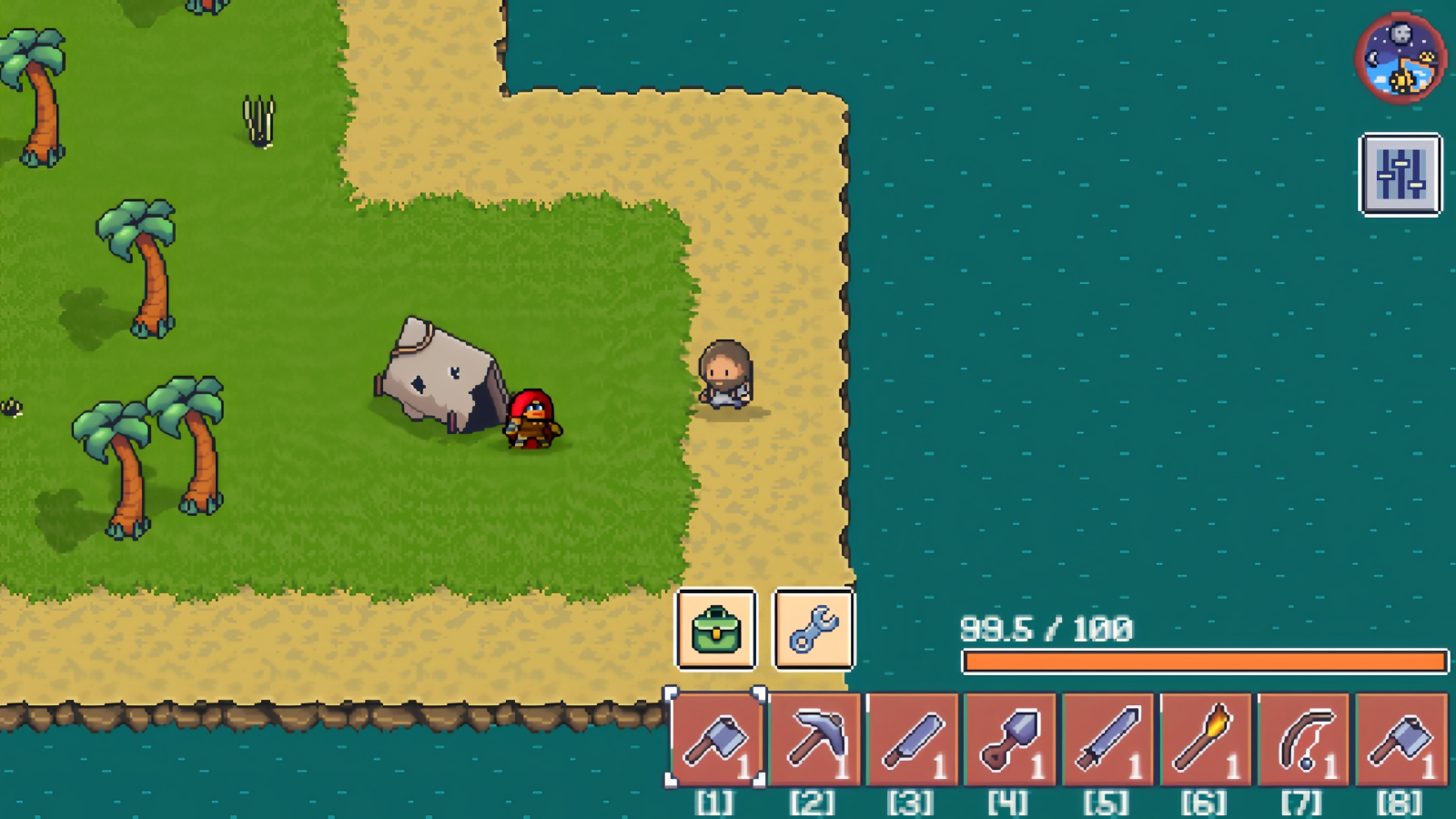Click the 99.5 / 100 health text
Viewport: 1456px width, 819px height.
point(1045,626)
